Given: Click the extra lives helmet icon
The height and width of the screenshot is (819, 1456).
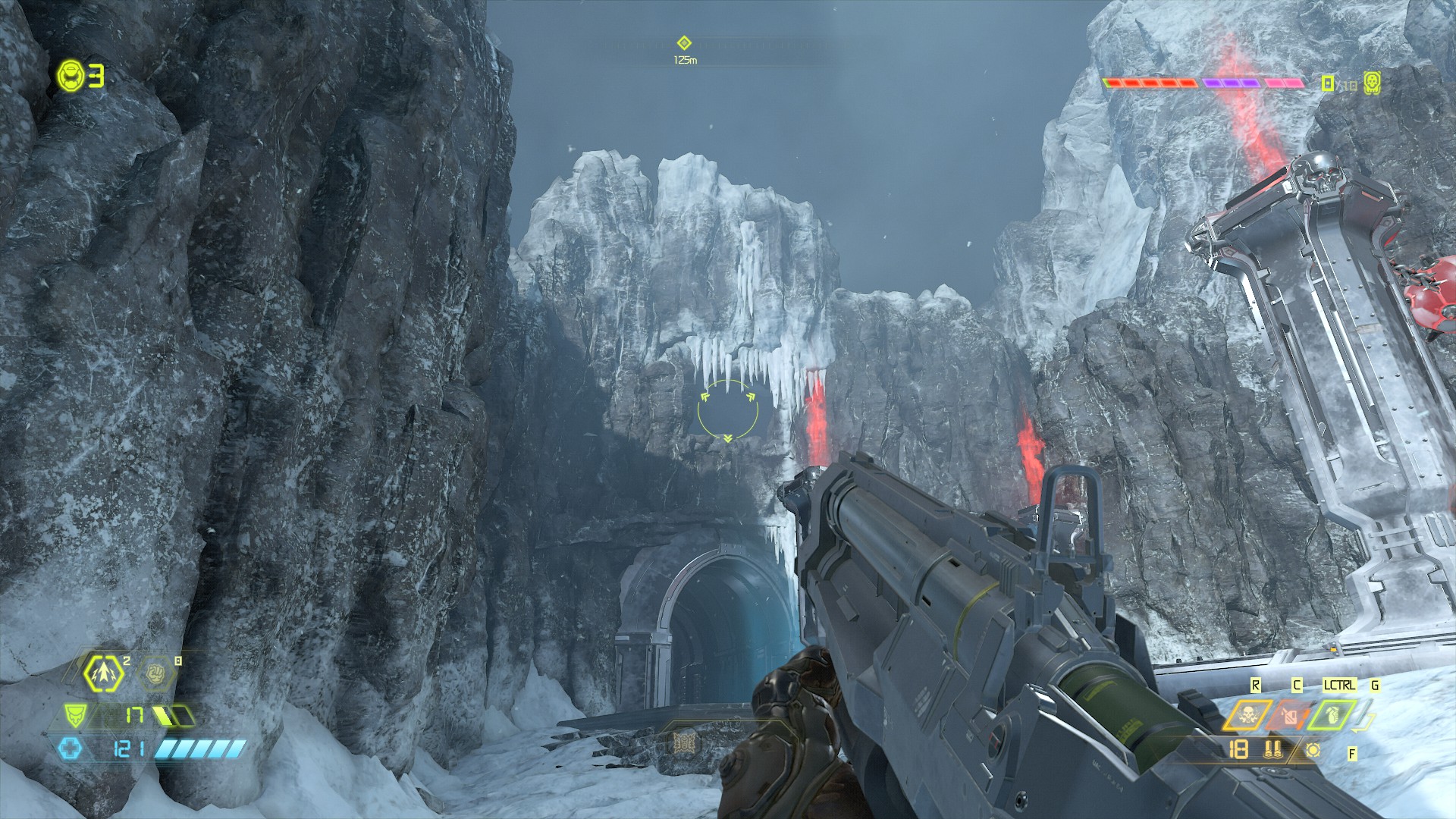Looking at the screenshot, I should (71, 75).
